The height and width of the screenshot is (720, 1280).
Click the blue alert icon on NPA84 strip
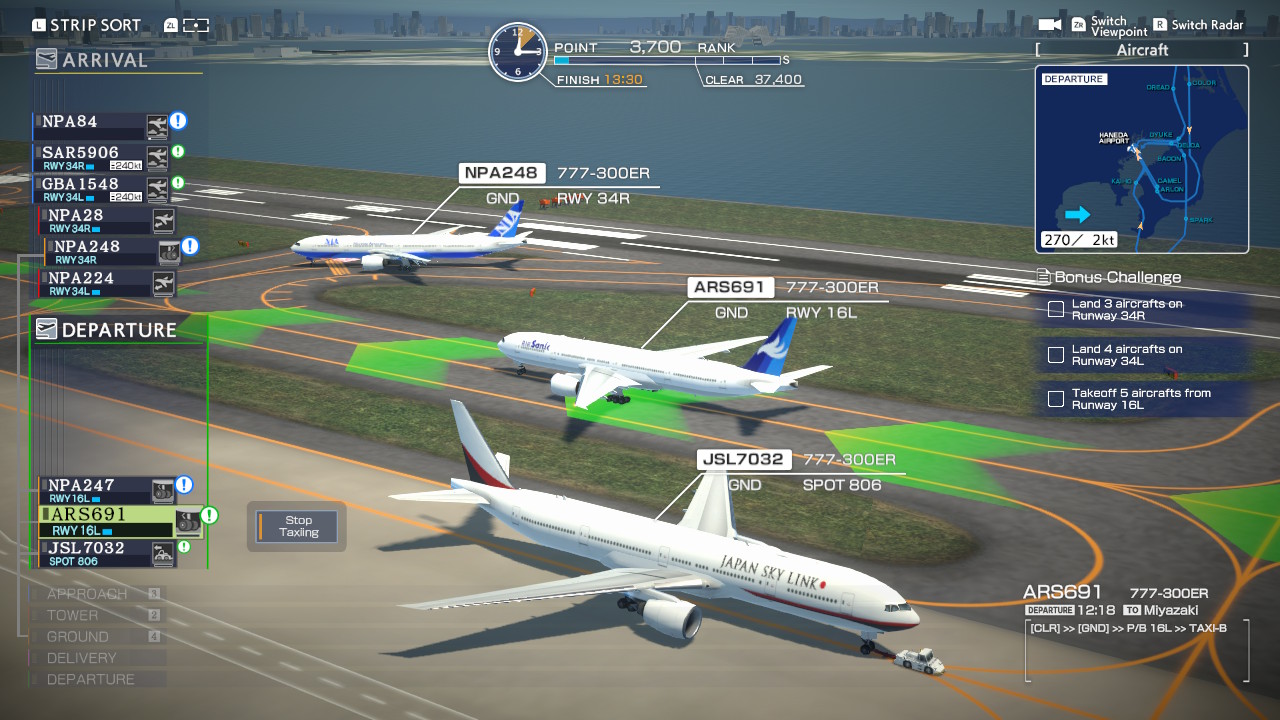(x=177, y=121)
